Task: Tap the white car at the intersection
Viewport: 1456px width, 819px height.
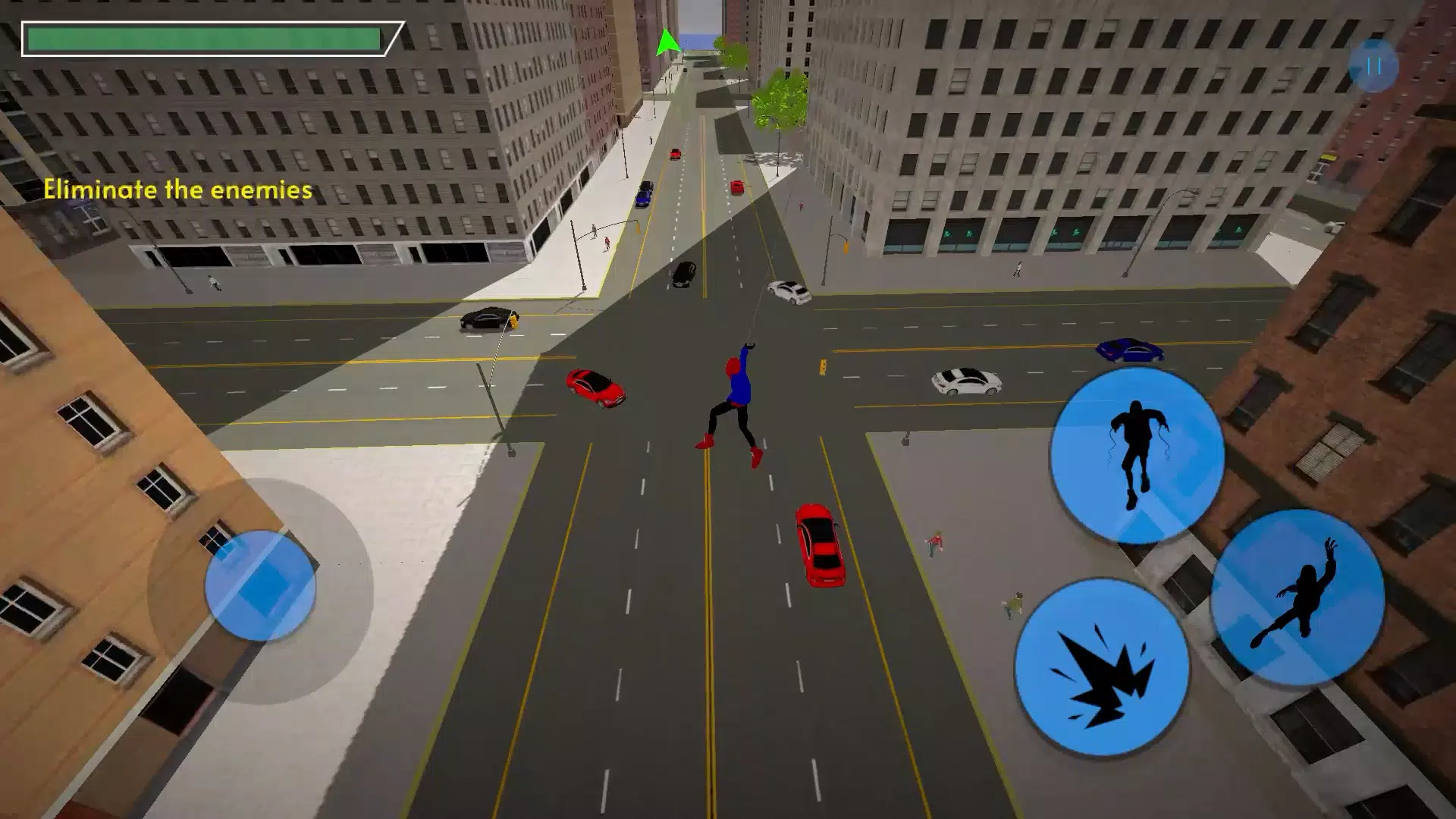Action: [789, 292]
